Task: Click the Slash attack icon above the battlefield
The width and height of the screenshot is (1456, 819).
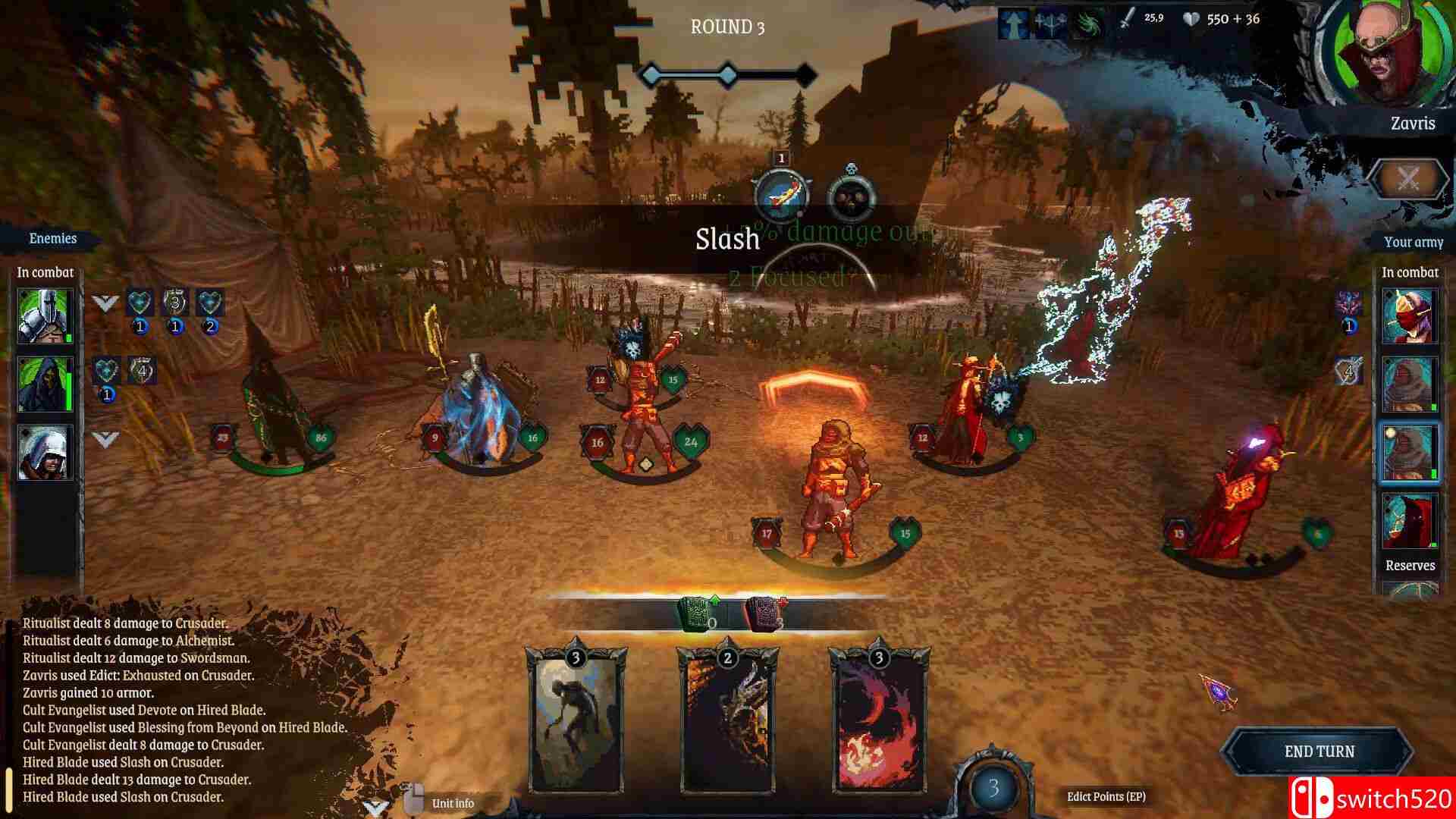Action: click(x=783, y=196)
